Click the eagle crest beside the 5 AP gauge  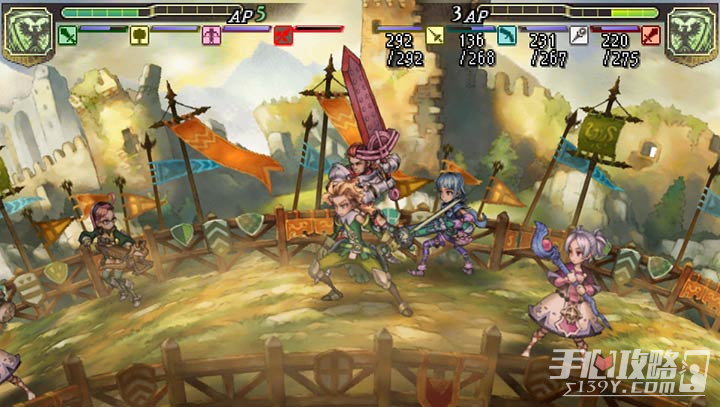pos(27,33)
